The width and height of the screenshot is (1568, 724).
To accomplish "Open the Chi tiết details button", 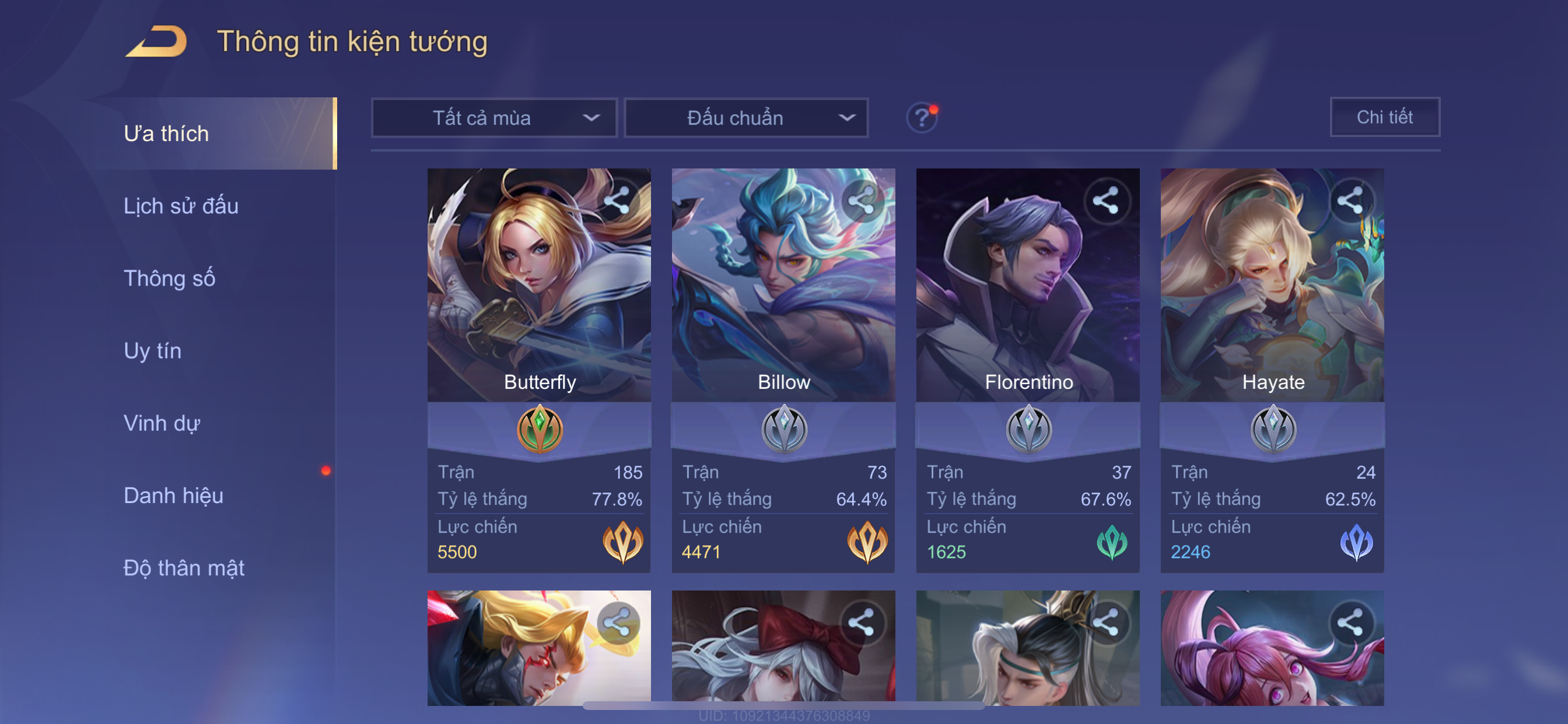I will coord(1384,117).
